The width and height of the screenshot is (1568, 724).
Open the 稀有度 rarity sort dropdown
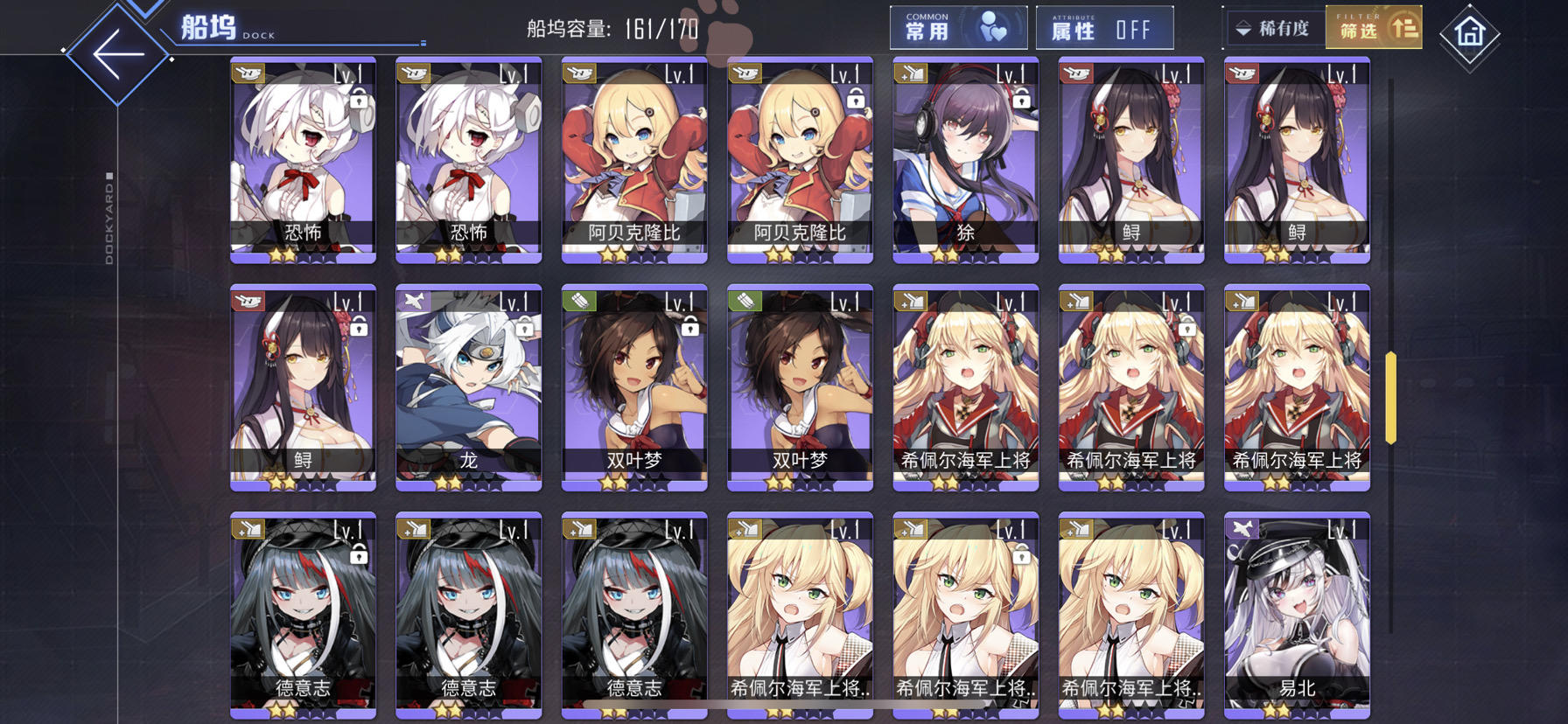tap(1273, 27)
